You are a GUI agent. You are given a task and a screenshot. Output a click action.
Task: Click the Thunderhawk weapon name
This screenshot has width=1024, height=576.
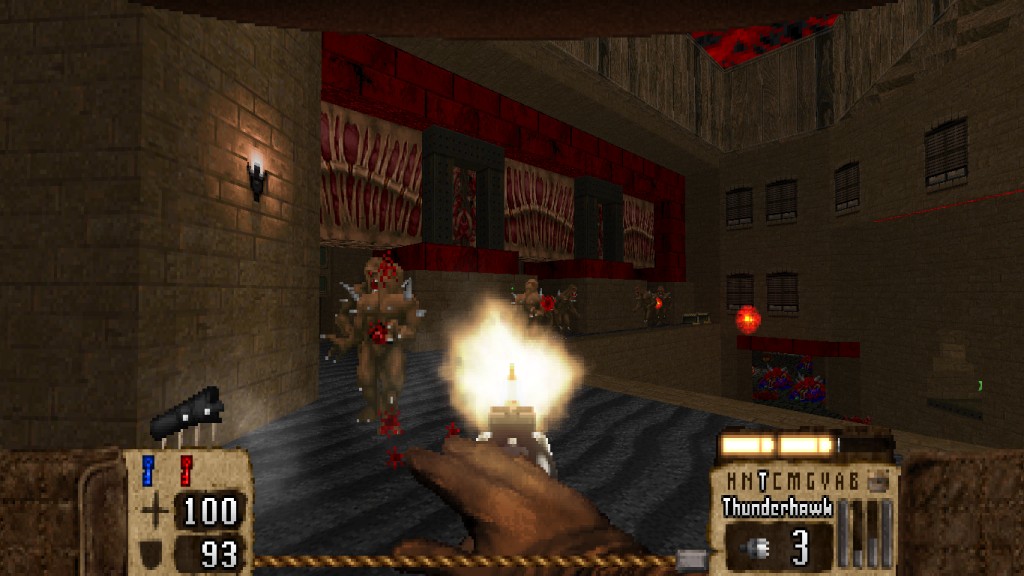777,508
